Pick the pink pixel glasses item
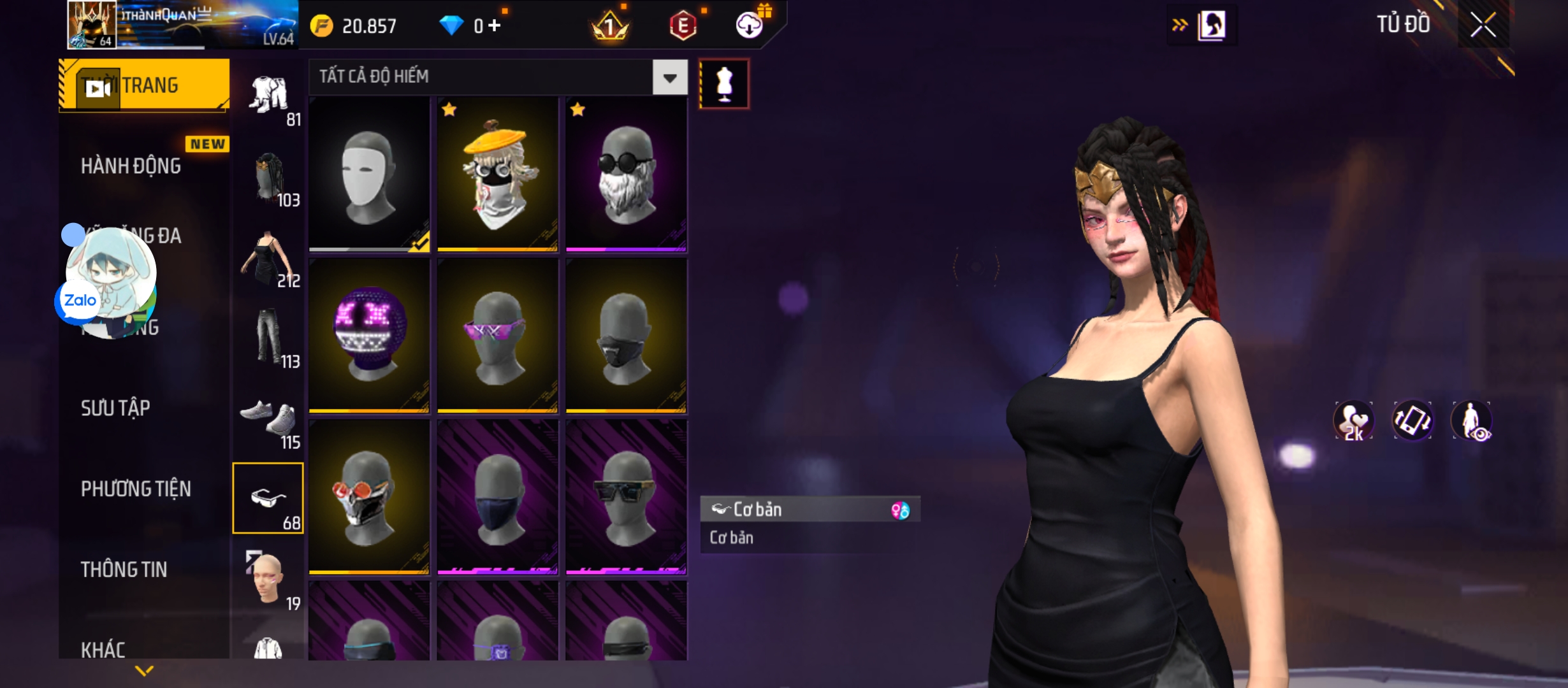Viewport: 1568px width, 688px height. (x=498, y=335)
